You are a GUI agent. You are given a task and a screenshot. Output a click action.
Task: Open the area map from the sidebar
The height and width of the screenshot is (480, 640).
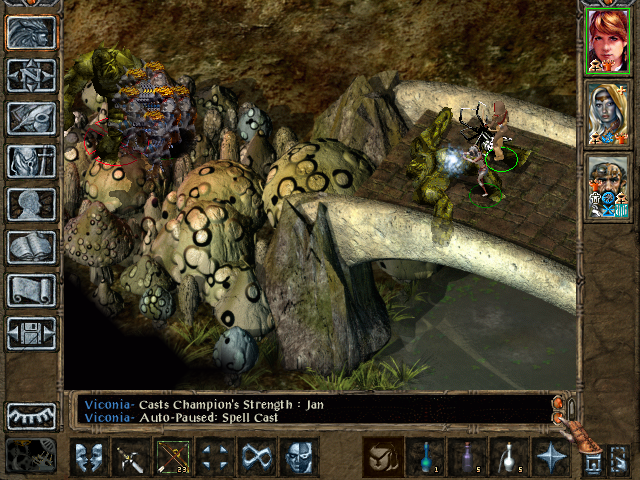(31, 75)
